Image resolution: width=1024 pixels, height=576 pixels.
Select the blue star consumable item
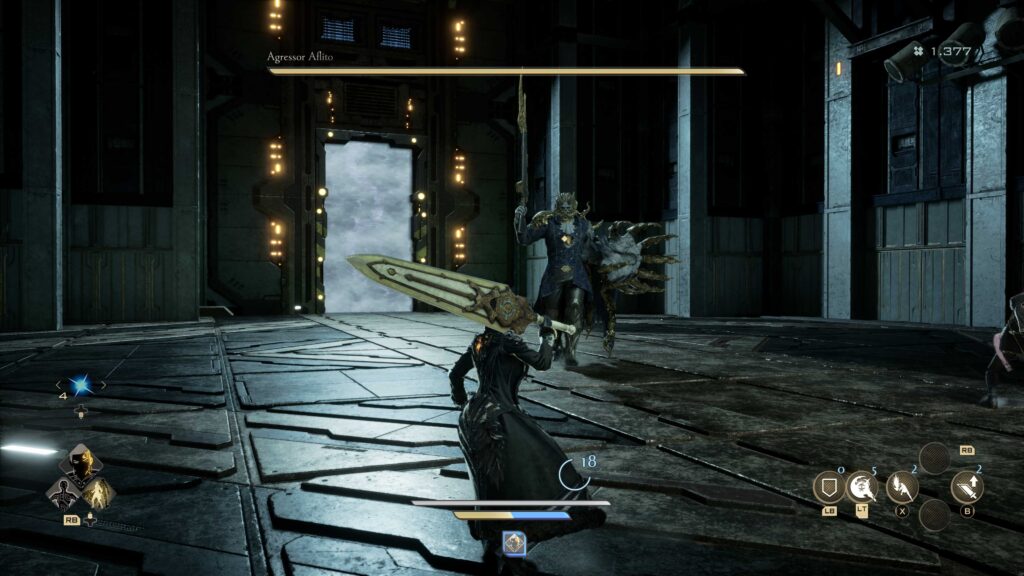pyautogui.click(x=80, y=386)
